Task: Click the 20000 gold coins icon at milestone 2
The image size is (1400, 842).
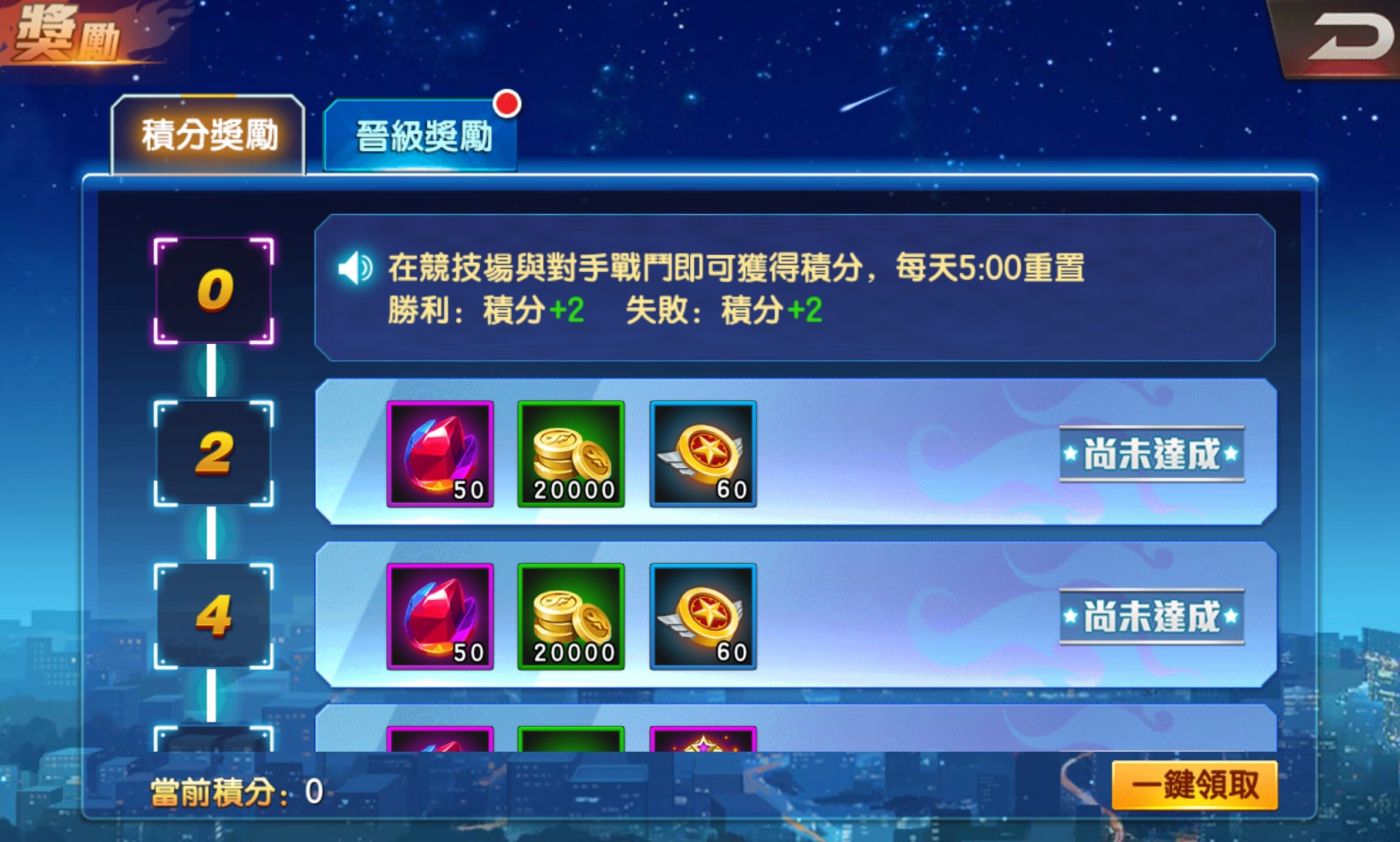Action: (571, 453)
